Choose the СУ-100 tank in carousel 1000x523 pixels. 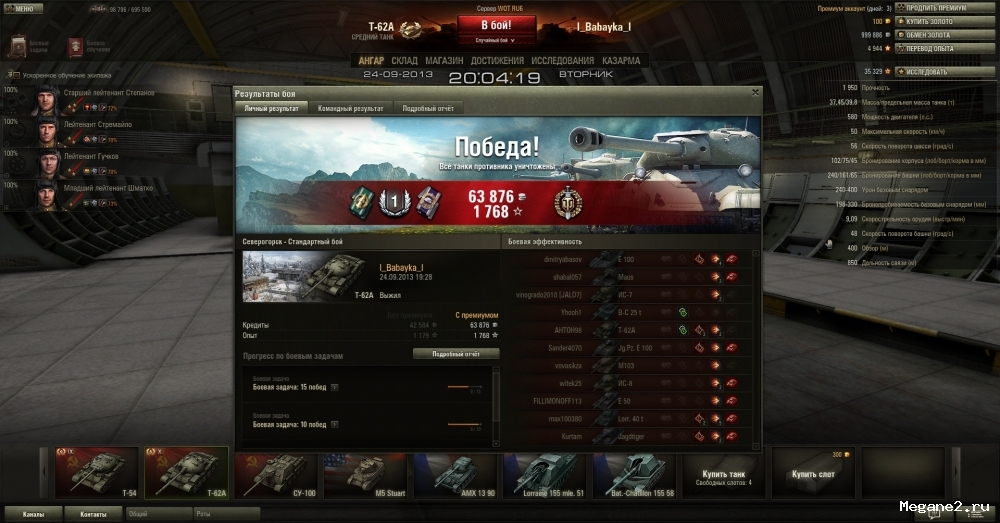point(276,472)
